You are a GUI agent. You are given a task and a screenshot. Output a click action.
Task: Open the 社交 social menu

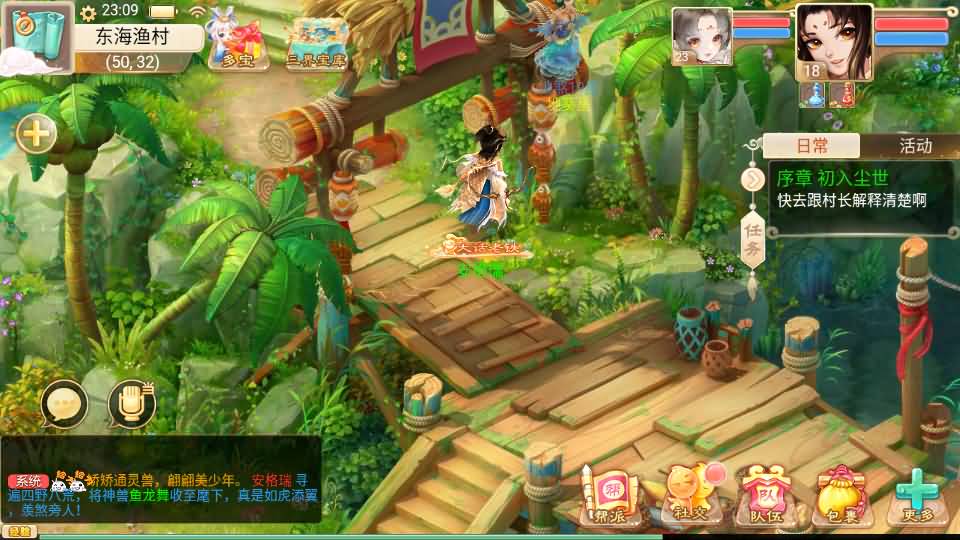click(x=688, y=495)
